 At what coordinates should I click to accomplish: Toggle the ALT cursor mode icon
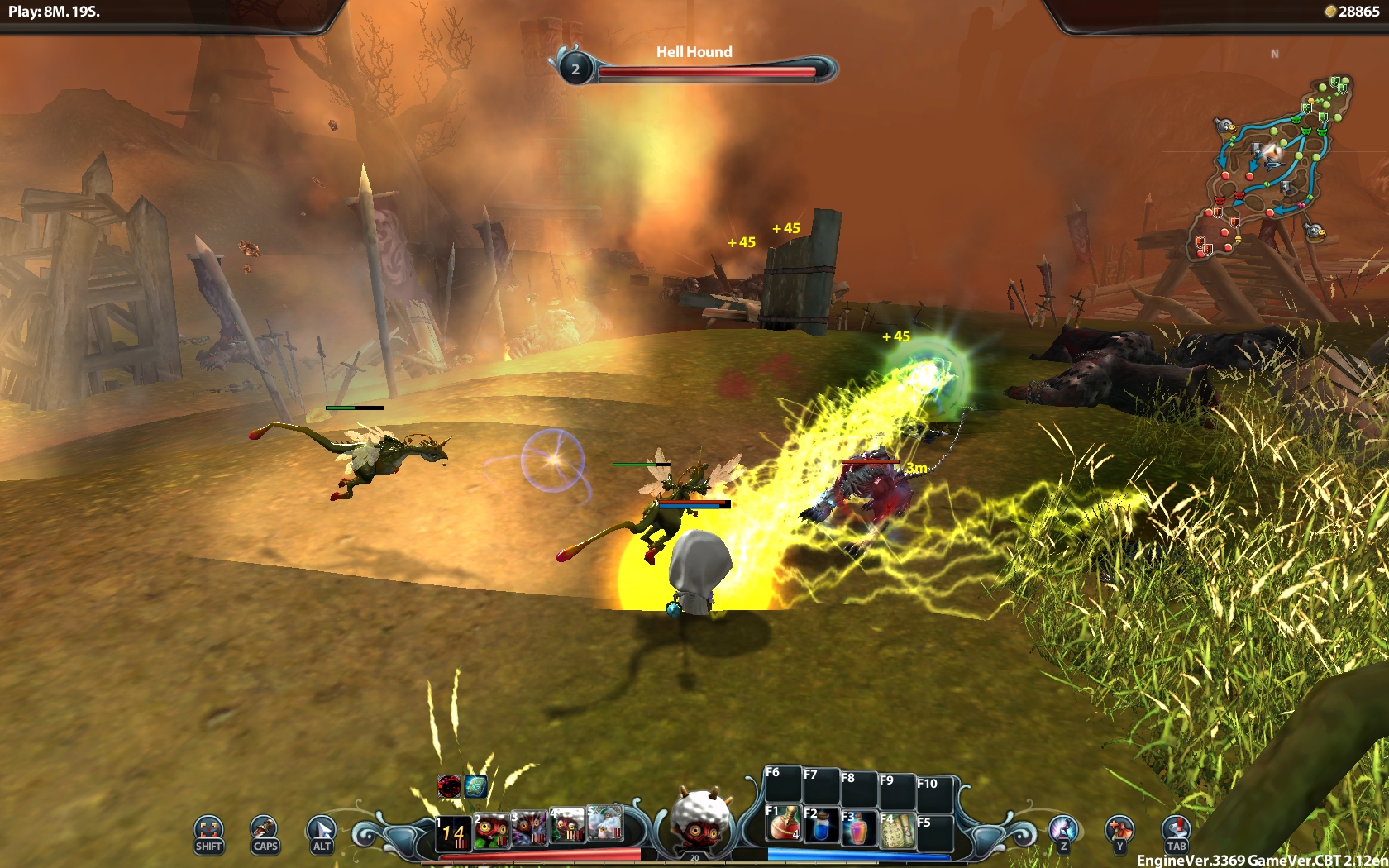321,832
